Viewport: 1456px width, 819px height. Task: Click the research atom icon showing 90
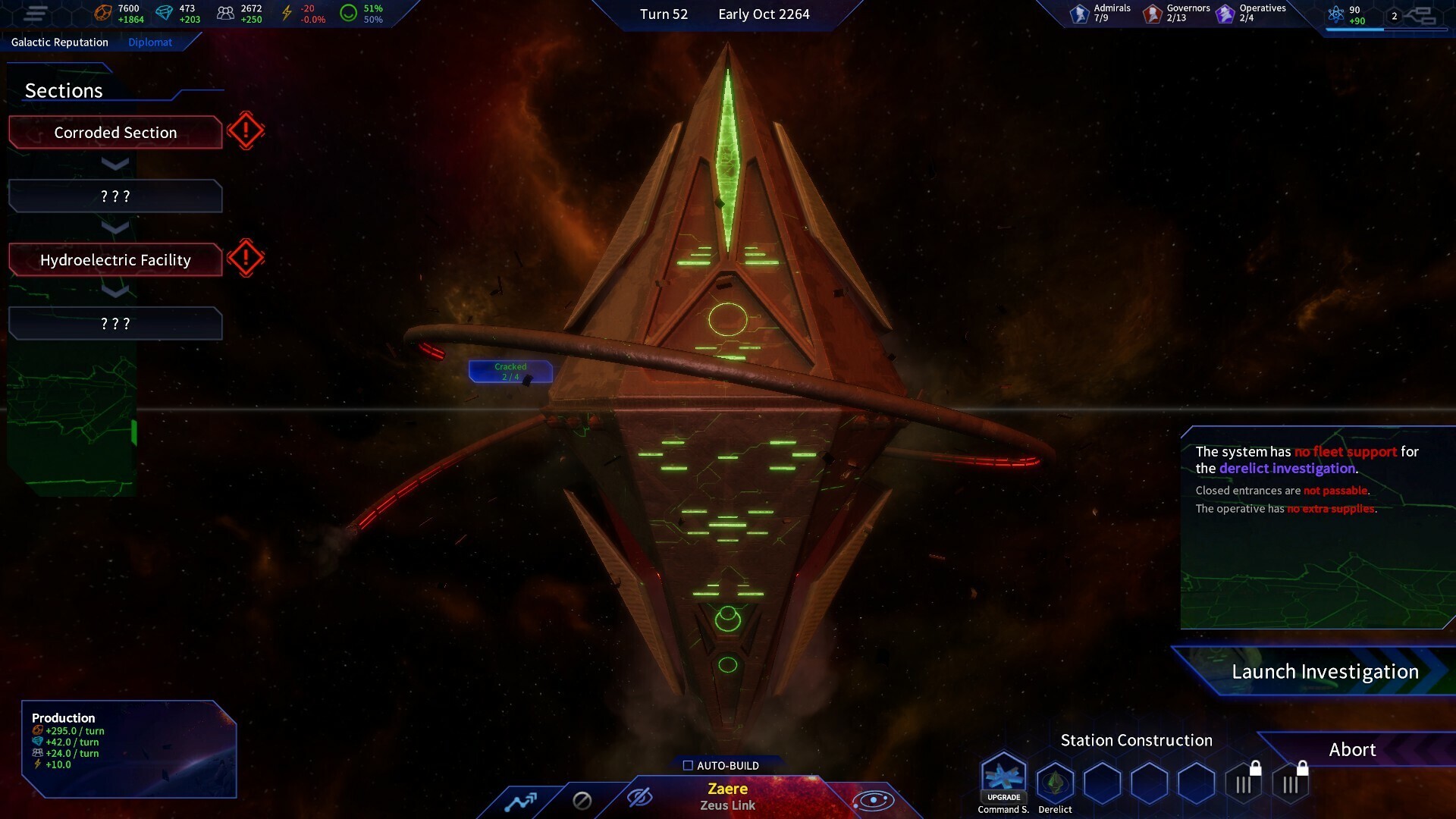(x=1336, y=13)
